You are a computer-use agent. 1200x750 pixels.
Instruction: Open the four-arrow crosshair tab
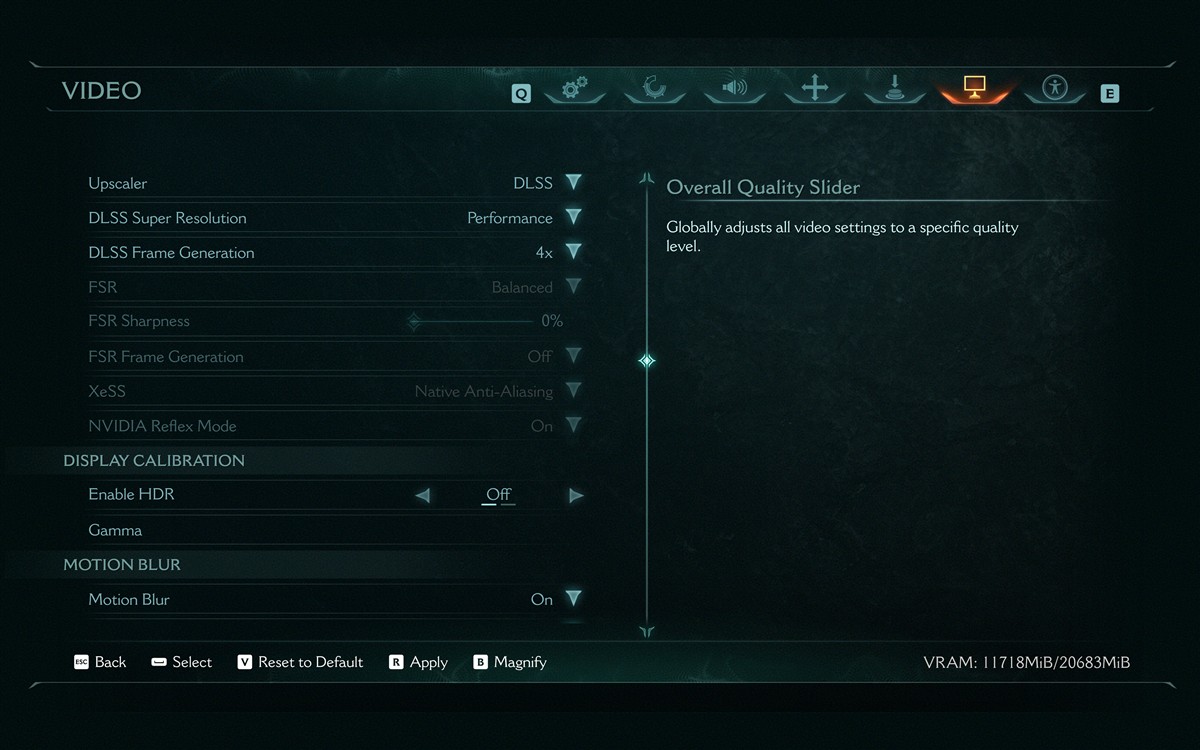tap(815, 88)
